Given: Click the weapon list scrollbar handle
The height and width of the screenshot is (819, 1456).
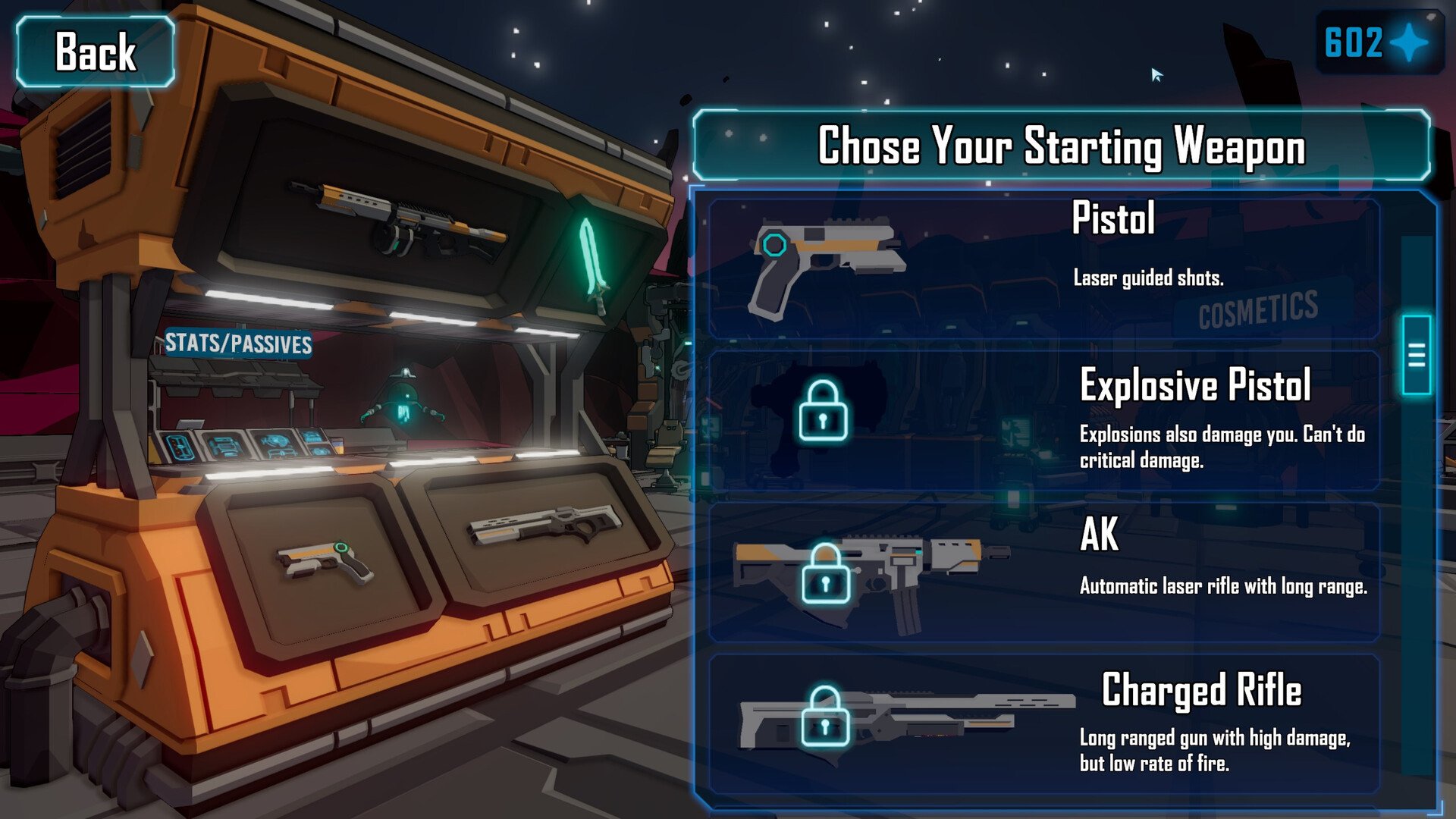Looking at the screenshot, I should [1416, 355].
